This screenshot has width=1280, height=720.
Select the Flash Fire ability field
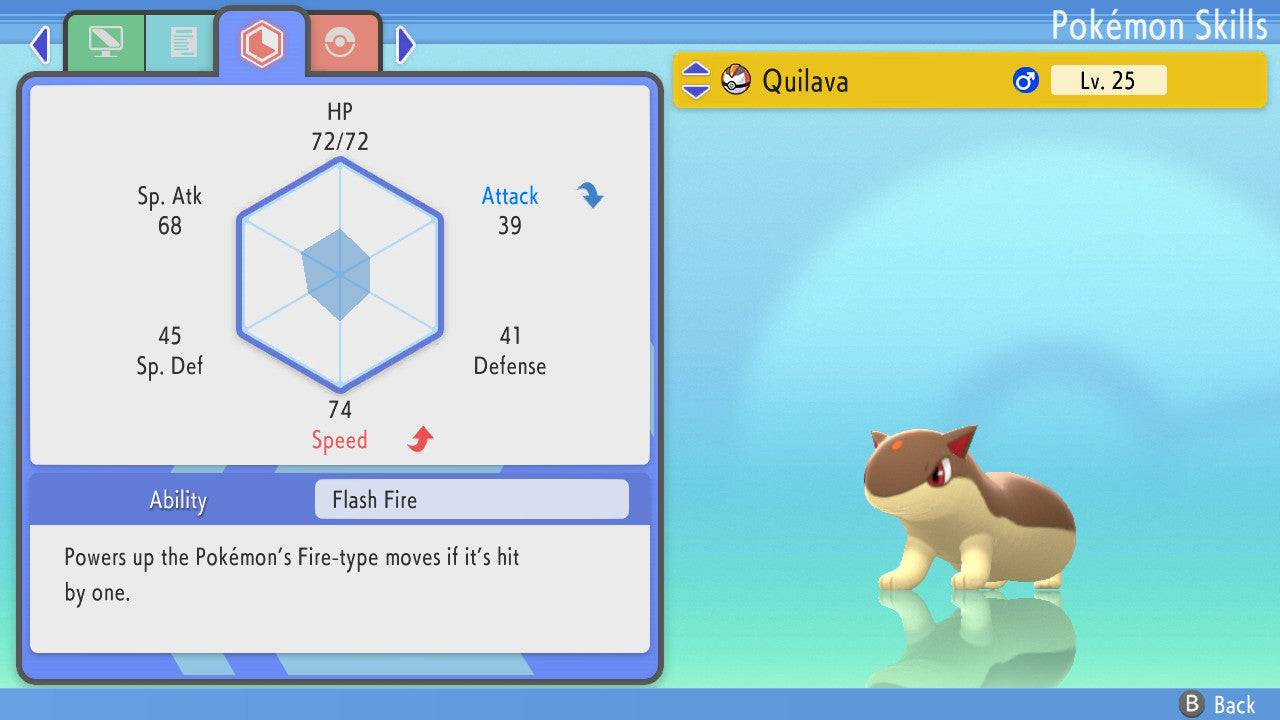click(x=471, y=500)
